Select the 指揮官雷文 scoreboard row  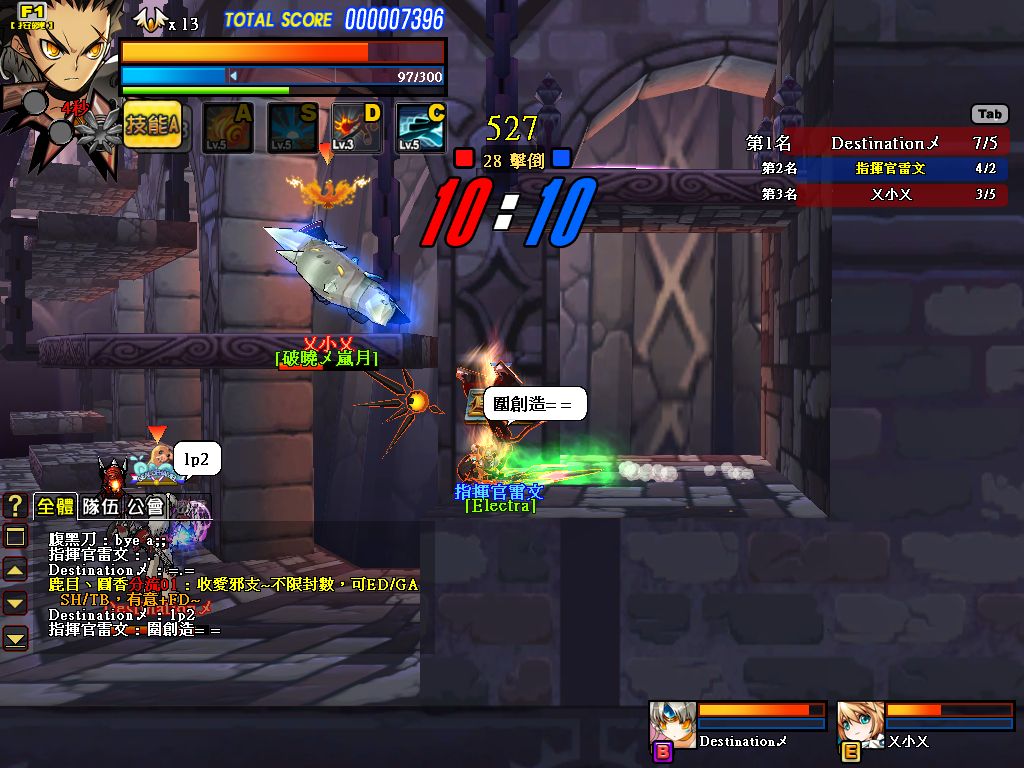pos(876,169)
